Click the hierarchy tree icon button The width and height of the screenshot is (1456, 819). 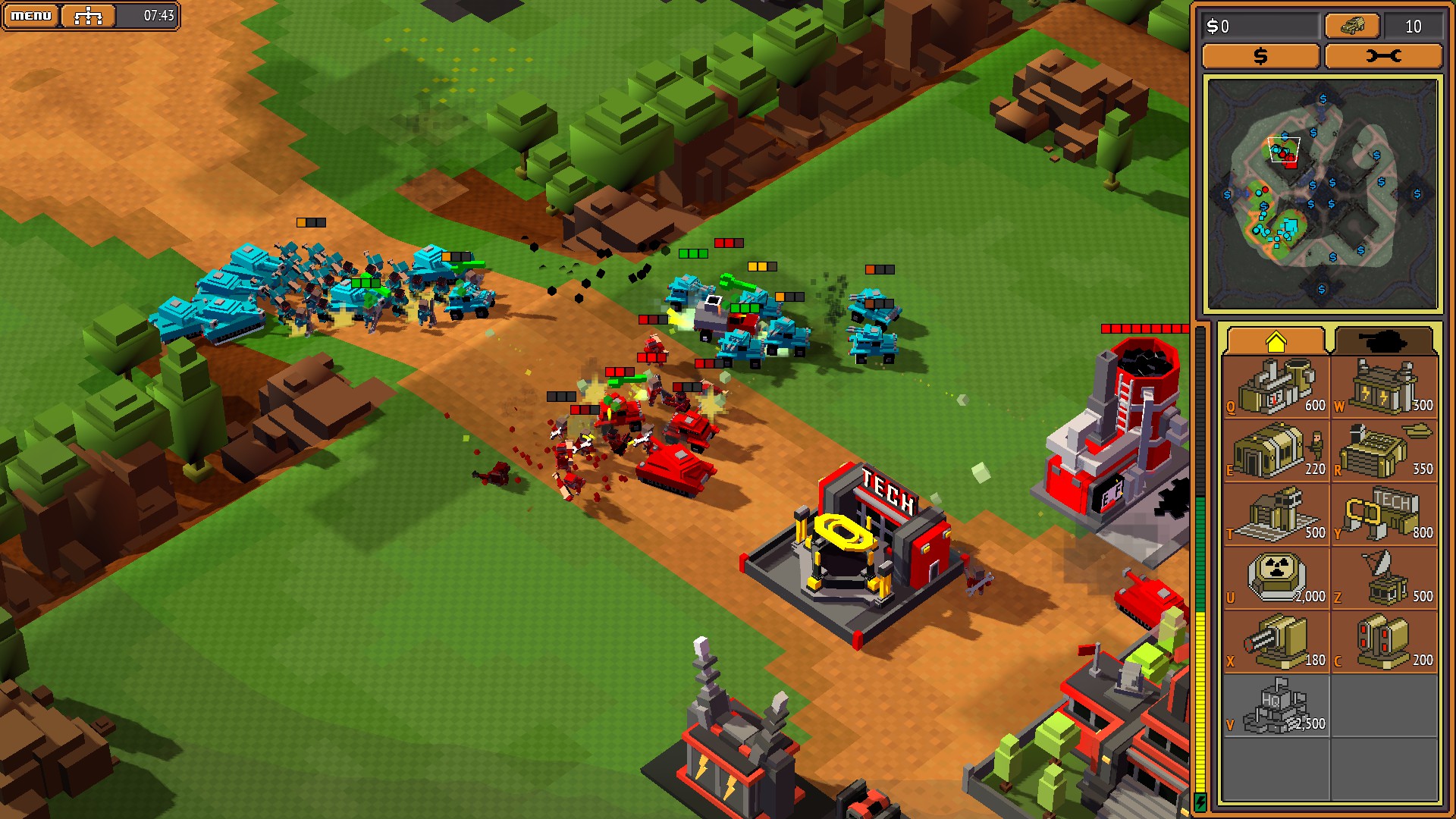(88, 15)
